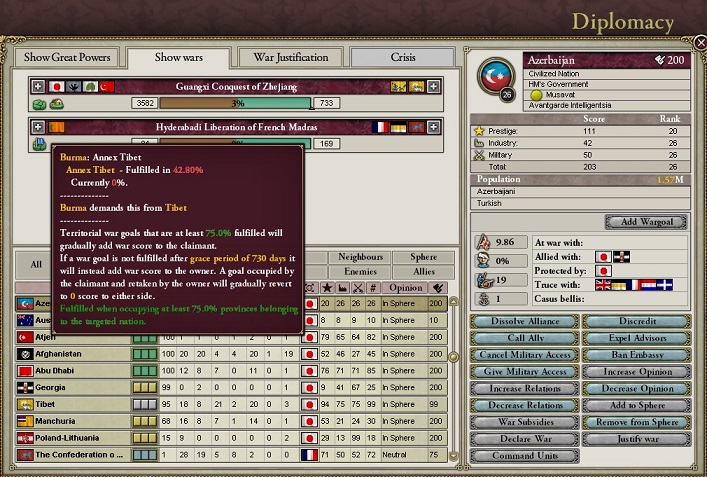Click Add to Sphere
This screenshot has height=477, width=707.
click(635, 405)
